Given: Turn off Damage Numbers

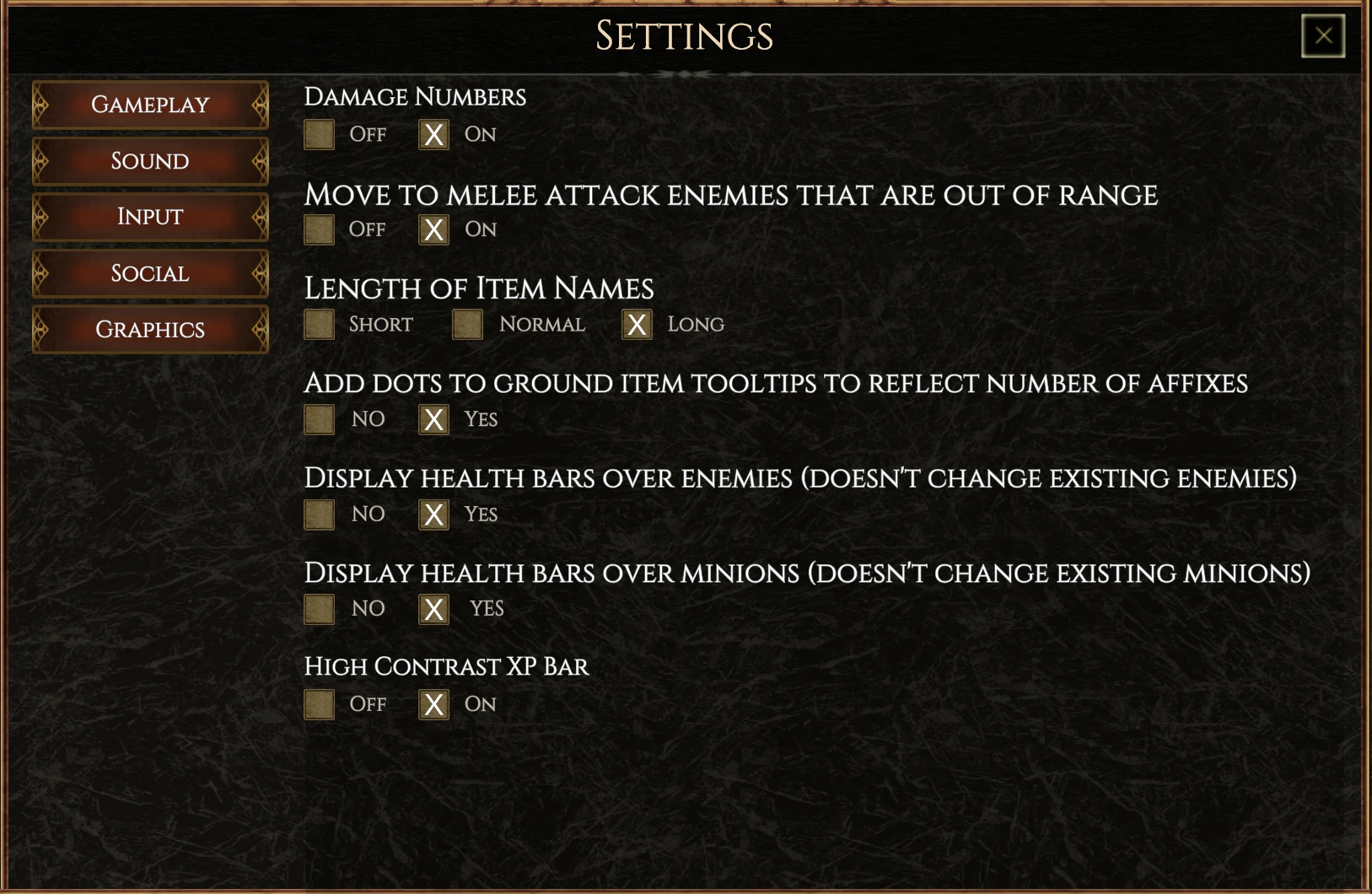Looking at the screenshot, I should coord(319,134).
